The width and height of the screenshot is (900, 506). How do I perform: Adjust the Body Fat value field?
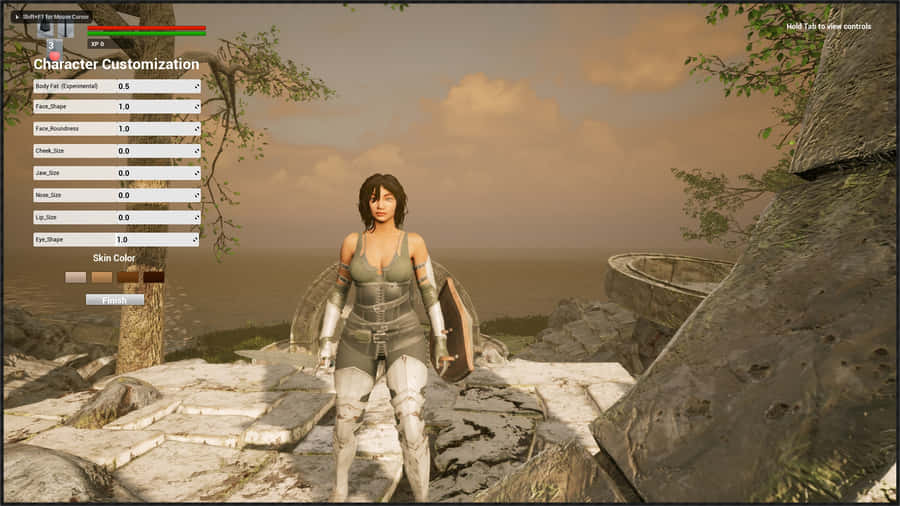[x=155, y=87]
